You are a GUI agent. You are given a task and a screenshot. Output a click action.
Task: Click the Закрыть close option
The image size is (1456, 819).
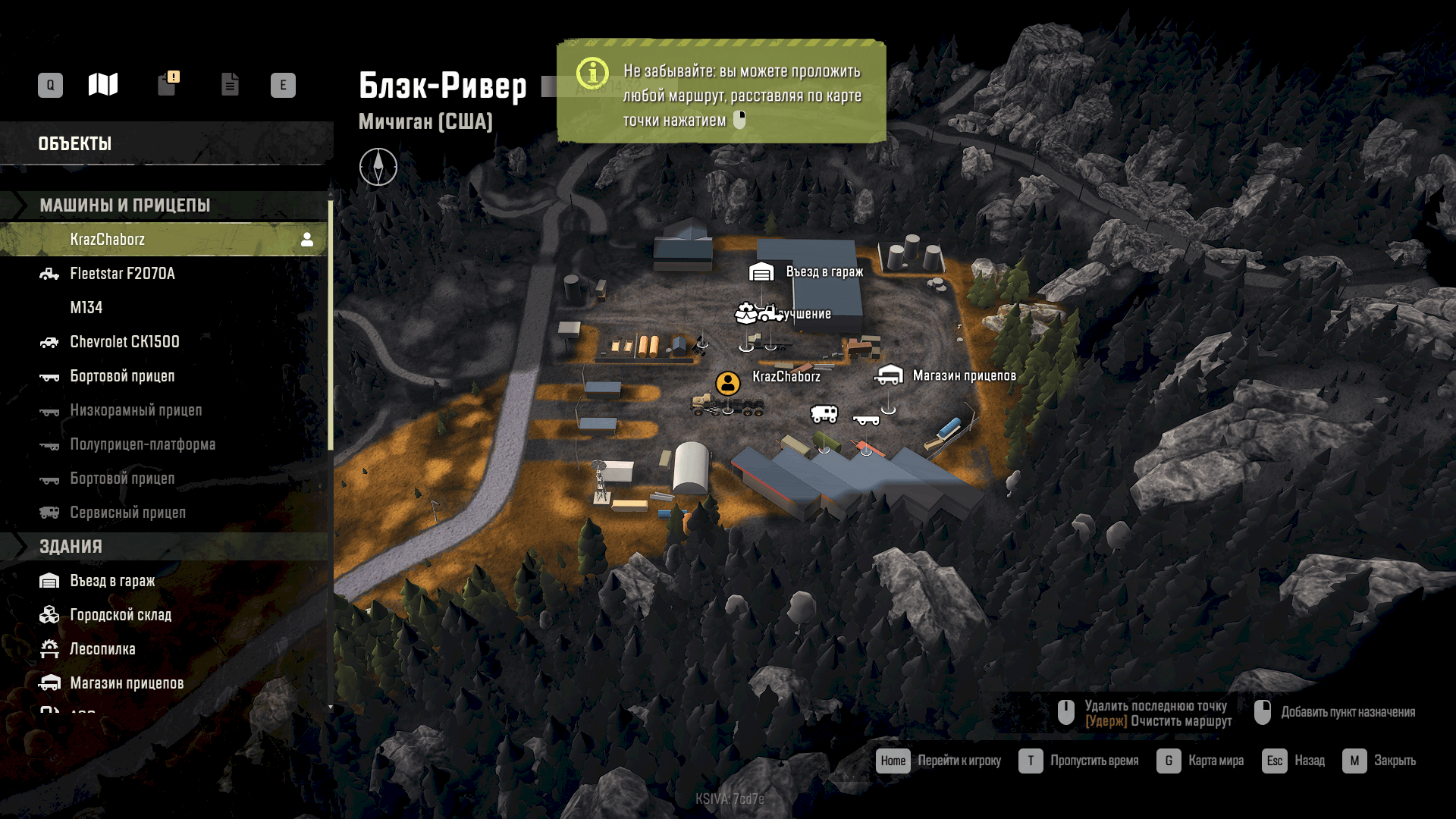coord(1379,761)
